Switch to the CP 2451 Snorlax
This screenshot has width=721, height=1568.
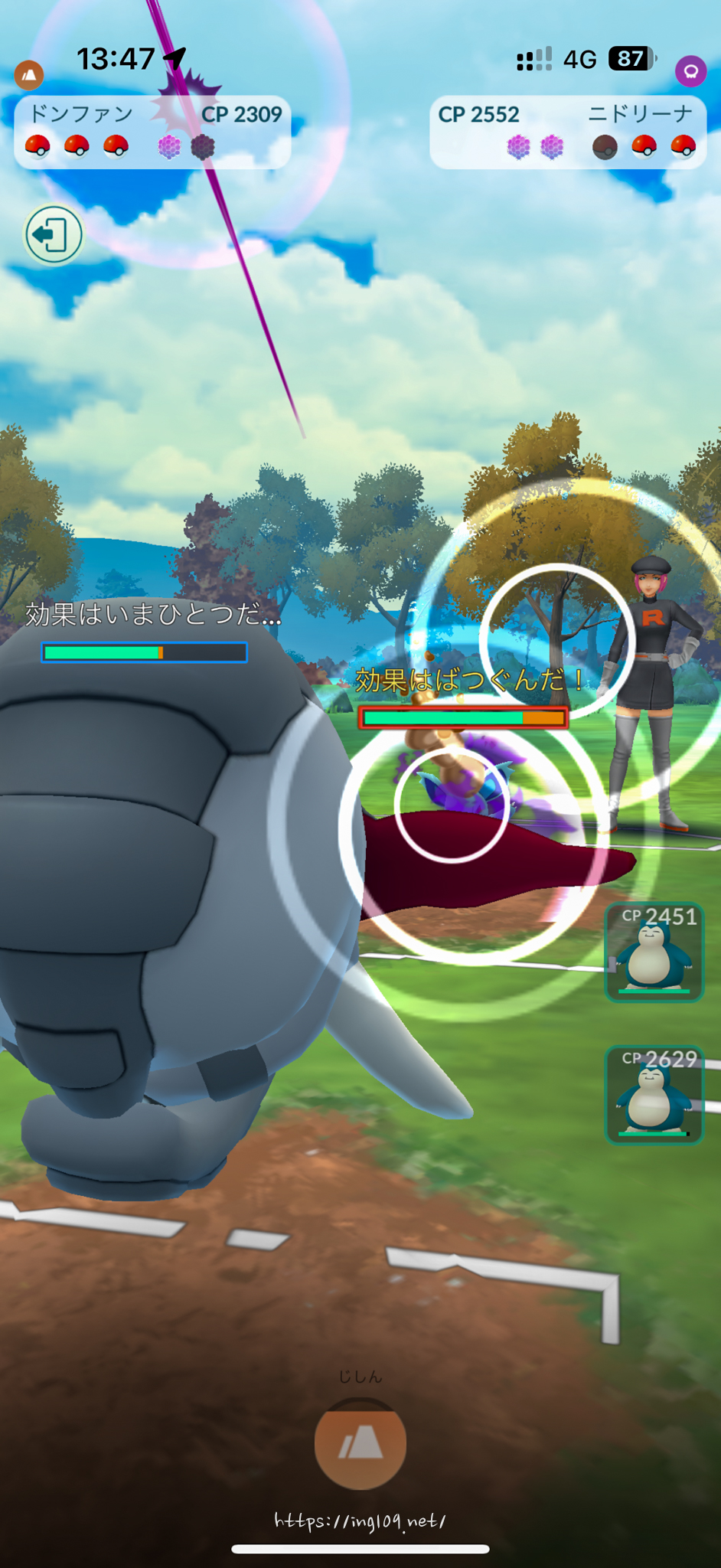654,952
